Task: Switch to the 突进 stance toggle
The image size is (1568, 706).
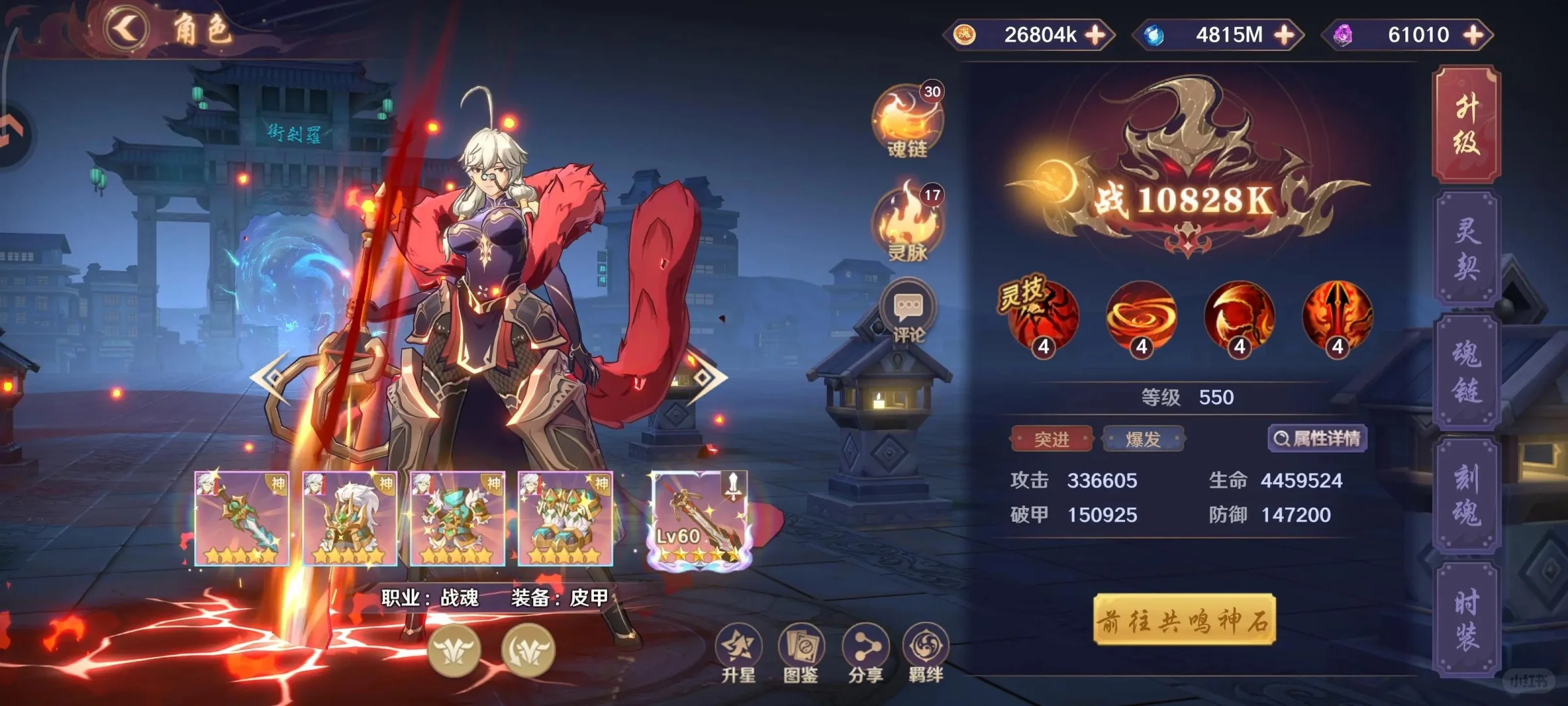Action: [1053, 439]
